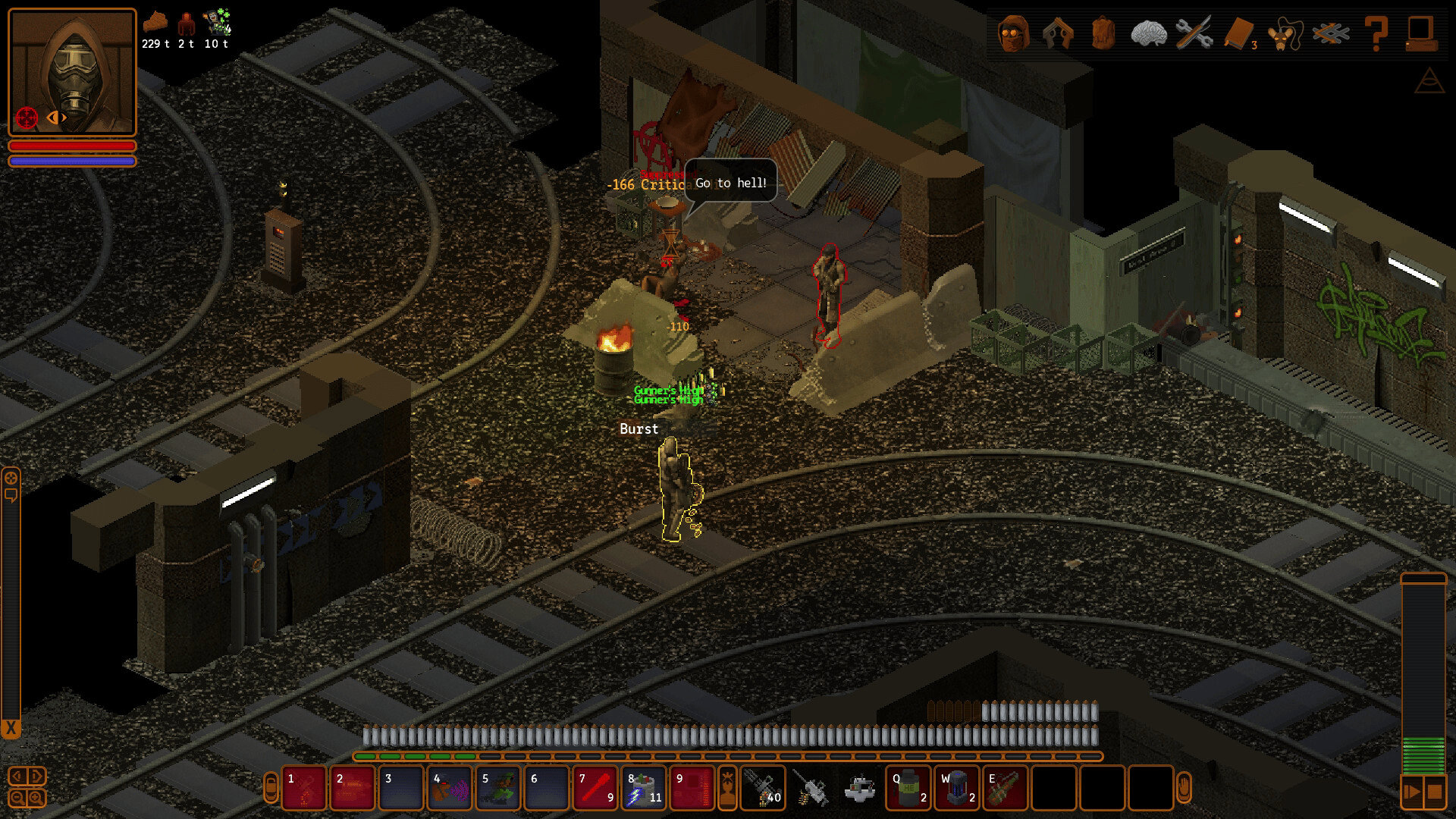Use the blue canister in slot W
Screen dimensions: 1456x819
click(x=957, y=789)
